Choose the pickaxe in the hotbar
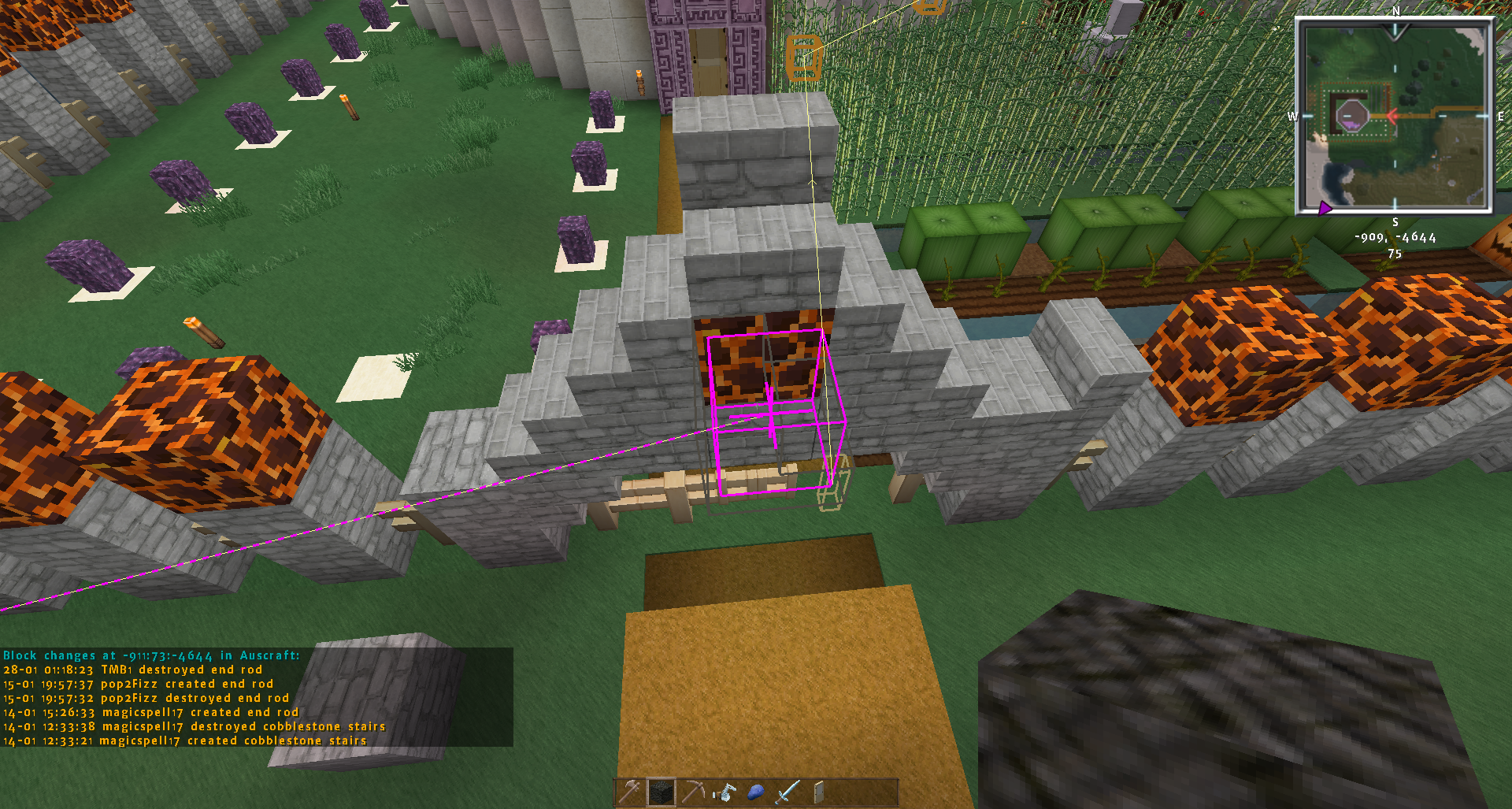Image resolution: width=1512 pixels, height=809 pixels. tap(693, 792)
